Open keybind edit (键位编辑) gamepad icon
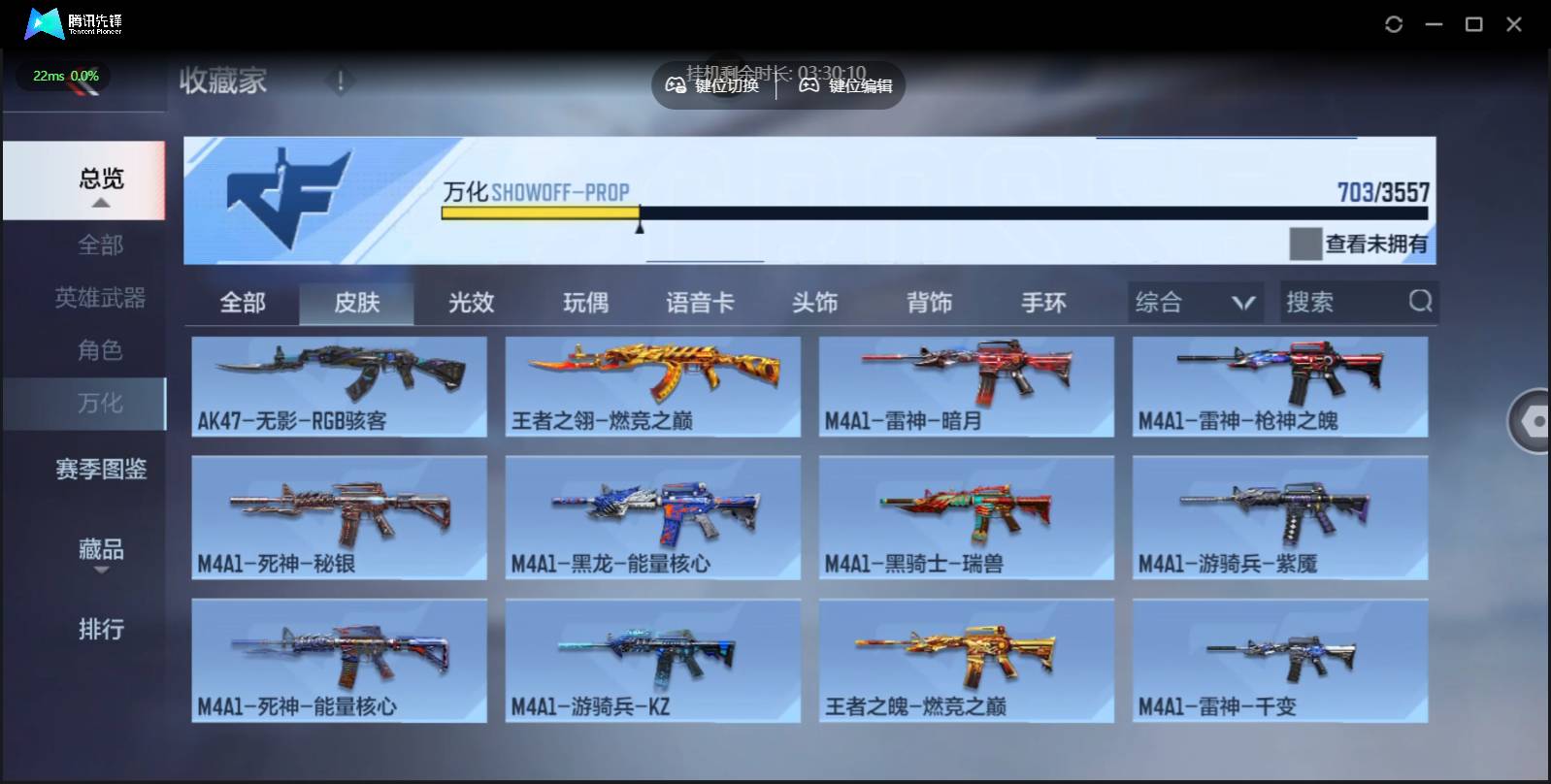This screenshot has width=1551, height=784. click(x=808, y=85)
